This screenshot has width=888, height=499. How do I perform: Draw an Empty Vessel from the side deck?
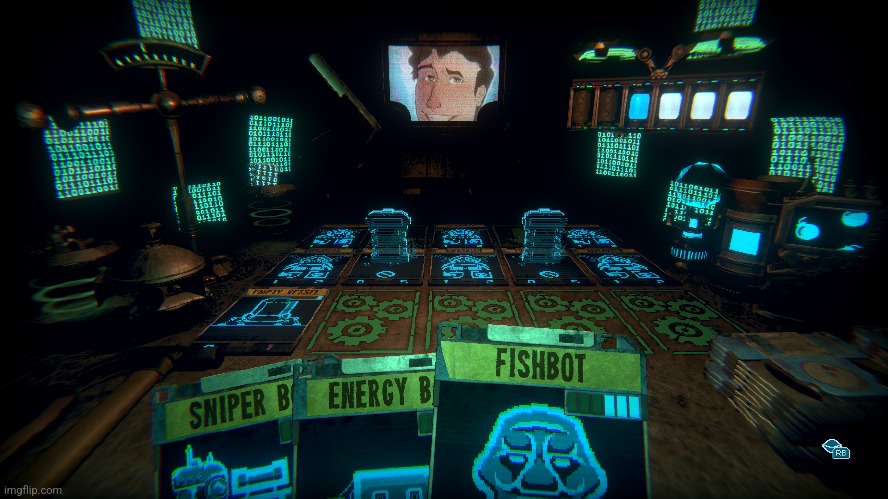click(262, 318)
